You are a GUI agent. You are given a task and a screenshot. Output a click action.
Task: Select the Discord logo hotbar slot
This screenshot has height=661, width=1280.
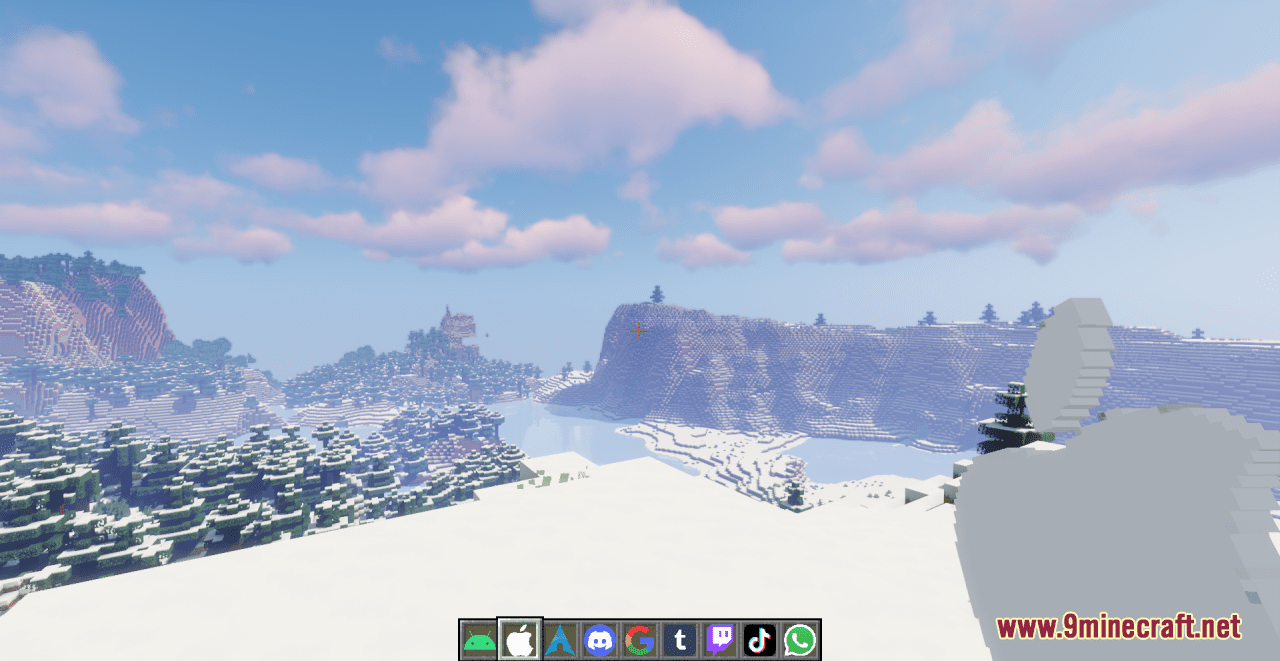tap(600, 640)
